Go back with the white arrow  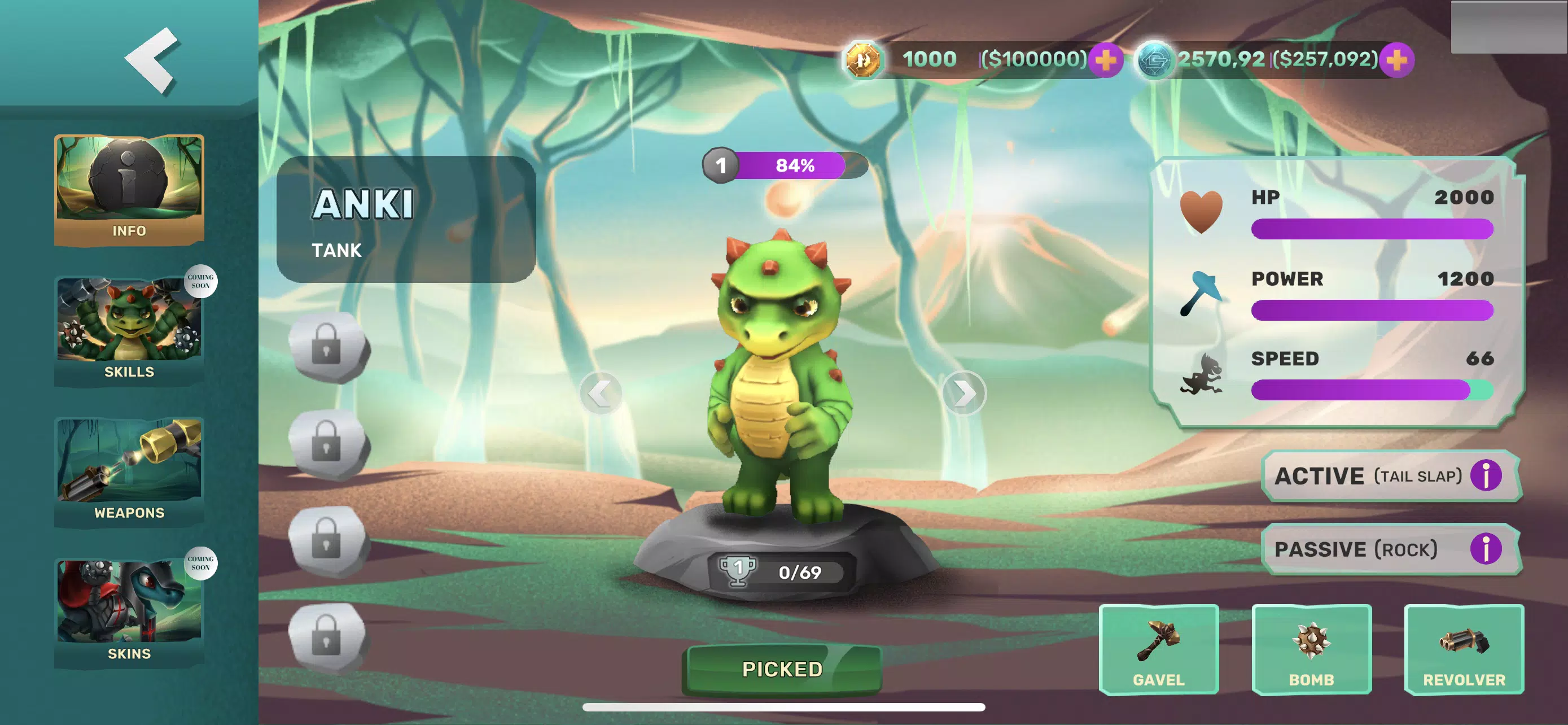click(x=152, y=60)
